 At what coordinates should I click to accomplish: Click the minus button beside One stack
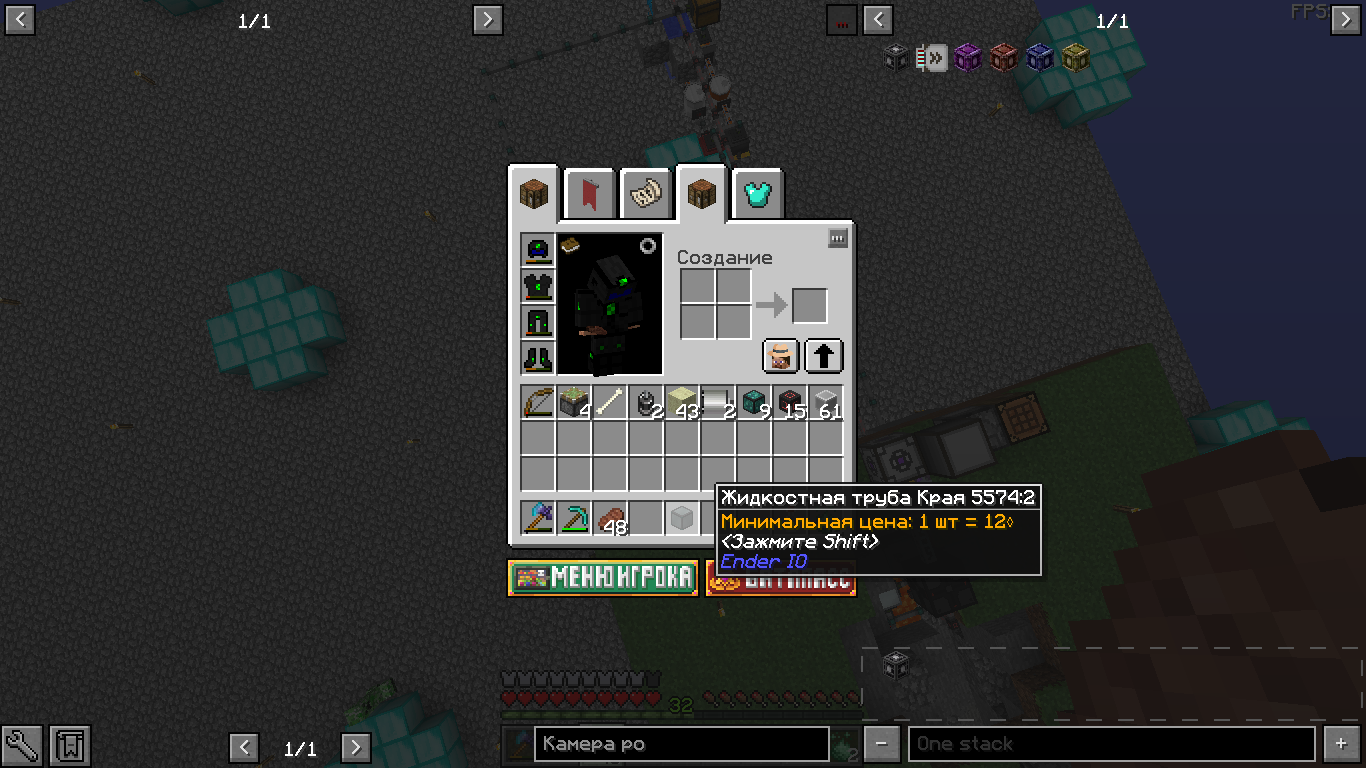[x=881, y=744]
